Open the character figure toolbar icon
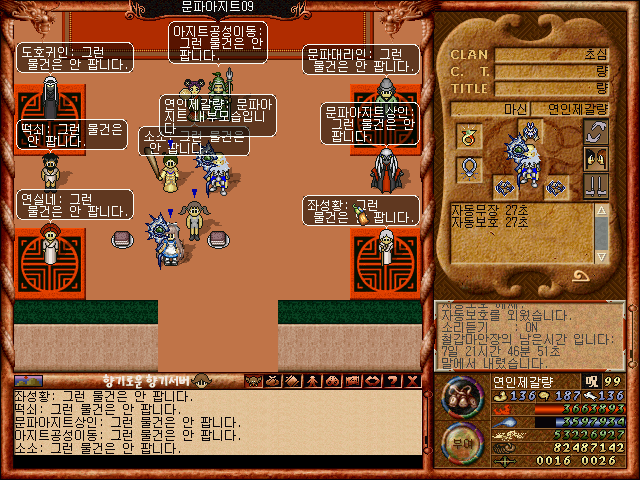This screenshot has height=480, width=640. point(312,380)
